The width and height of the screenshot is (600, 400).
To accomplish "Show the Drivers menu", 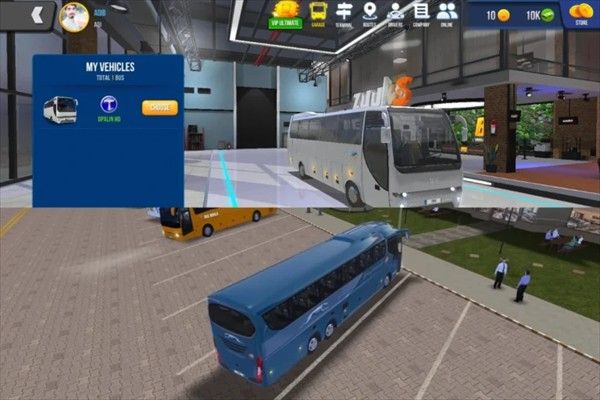I will point(396,13).
